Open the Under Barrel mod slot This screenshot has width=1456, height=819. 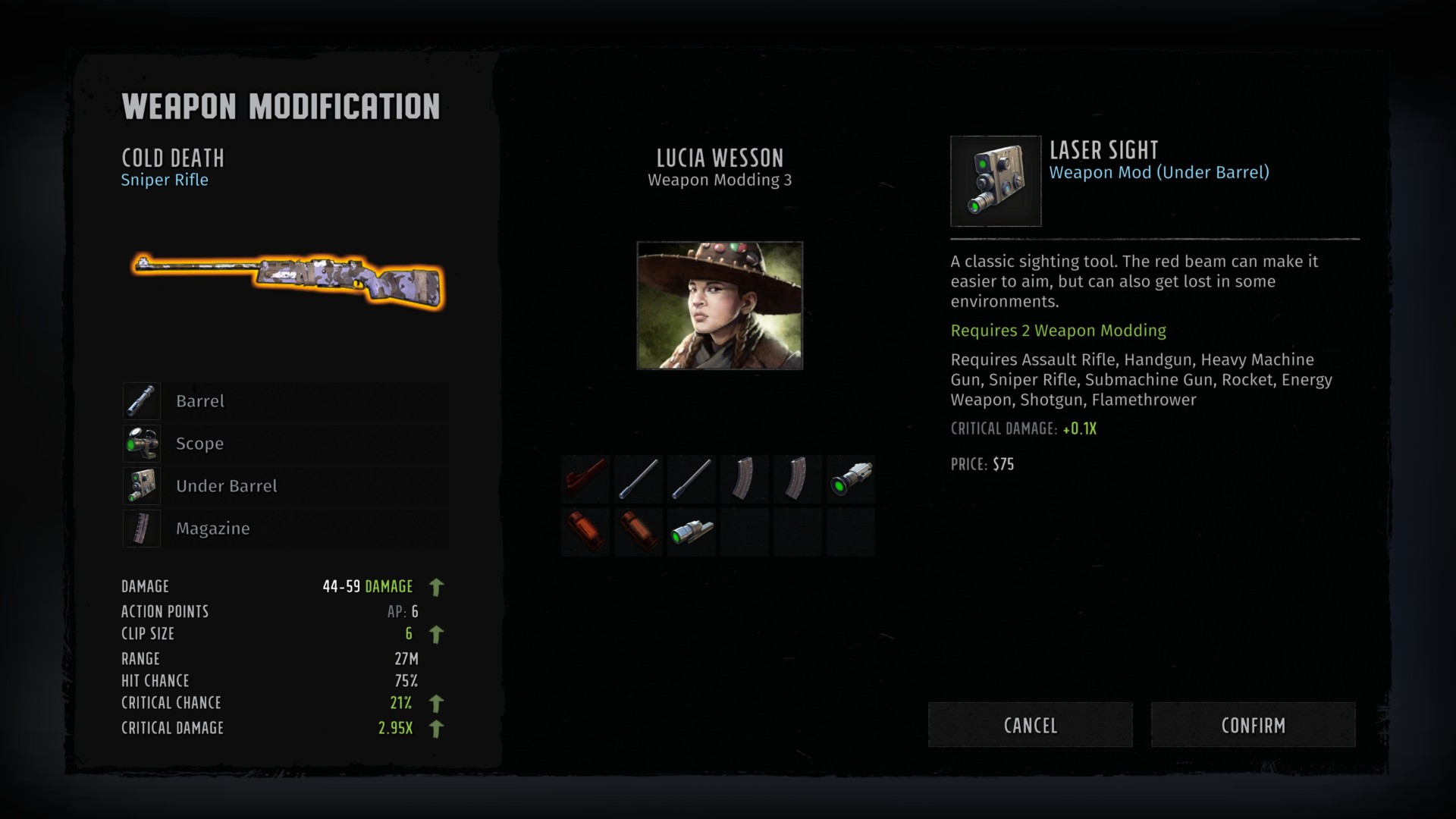coord(285,486)
